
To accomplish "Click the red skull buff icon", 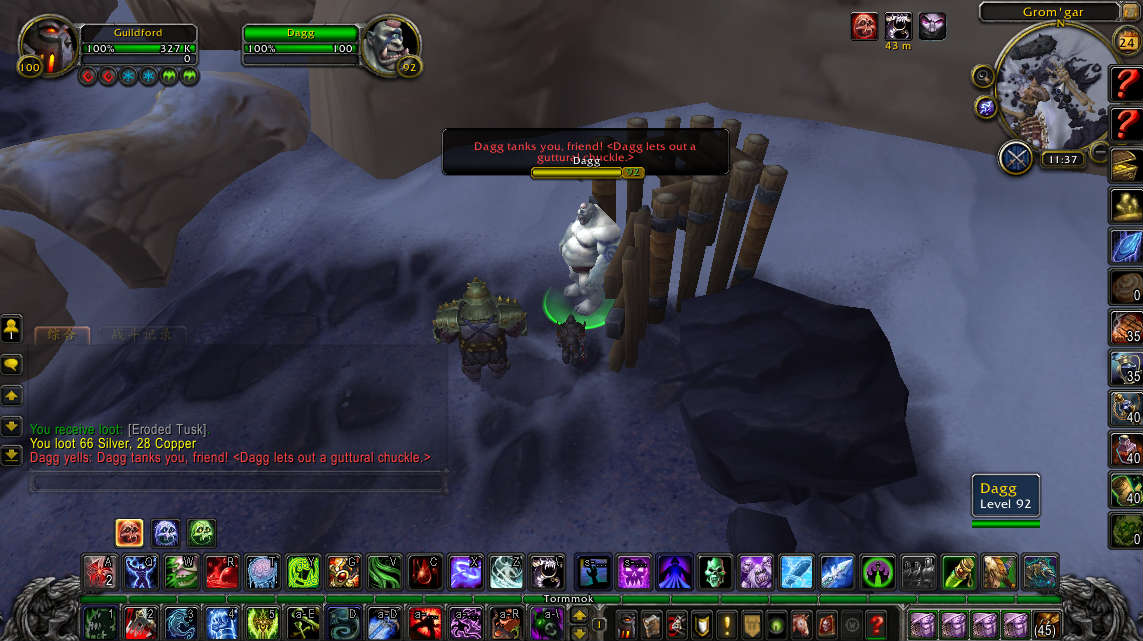I will [864, 26].
